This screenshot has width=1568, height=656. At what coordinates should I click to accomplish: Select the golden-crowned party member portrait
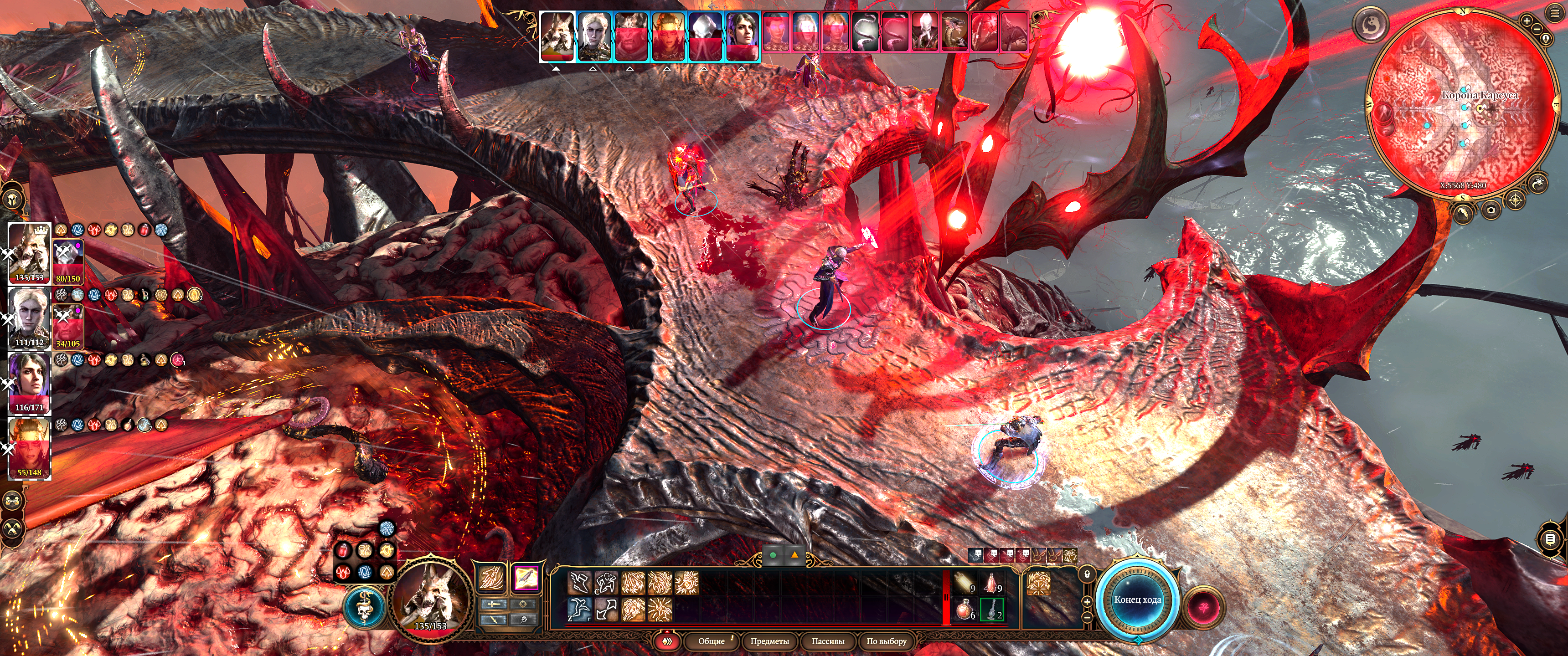click(x=29, y=448)
